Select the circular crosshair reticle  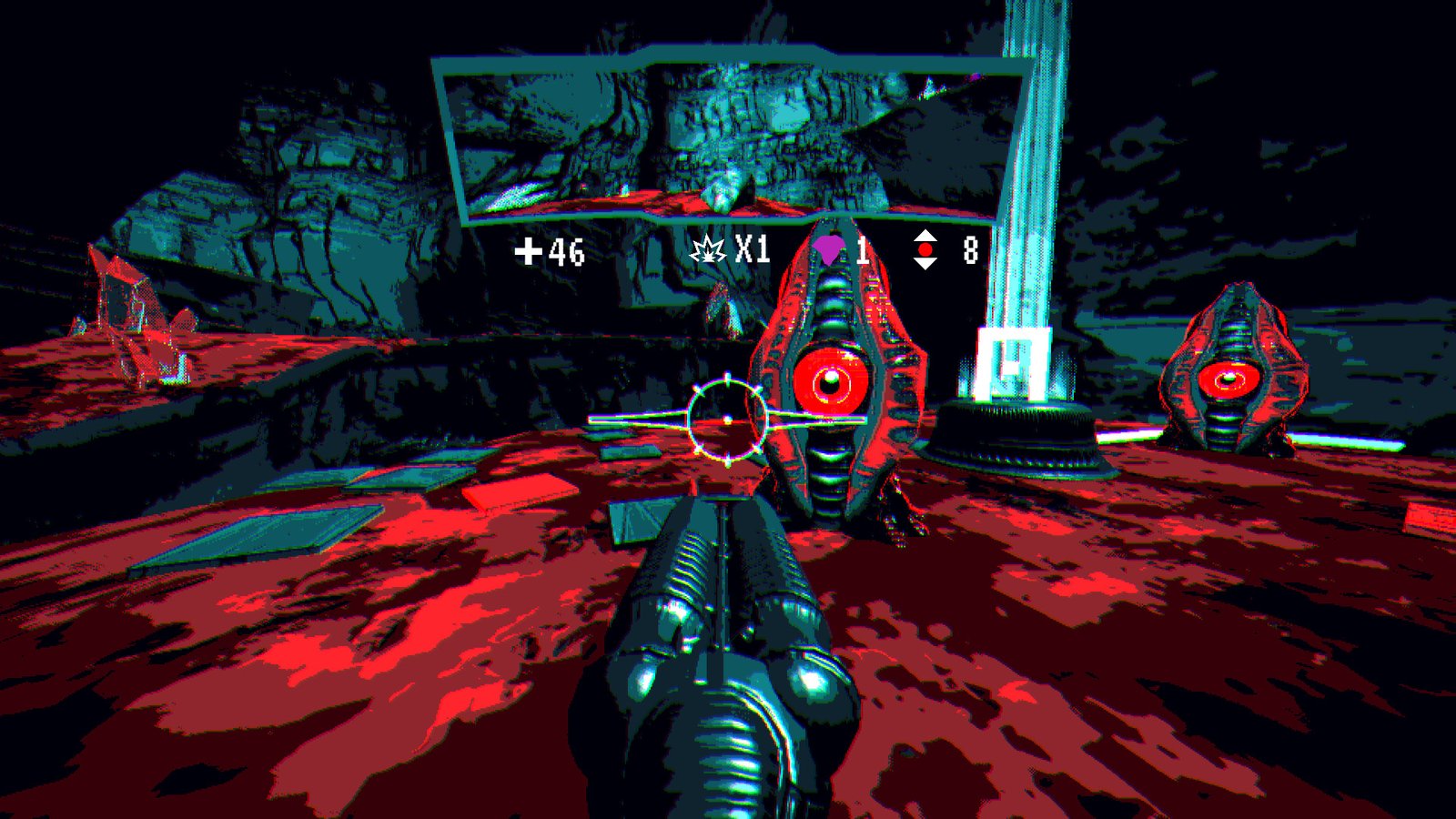pos(728,420)
